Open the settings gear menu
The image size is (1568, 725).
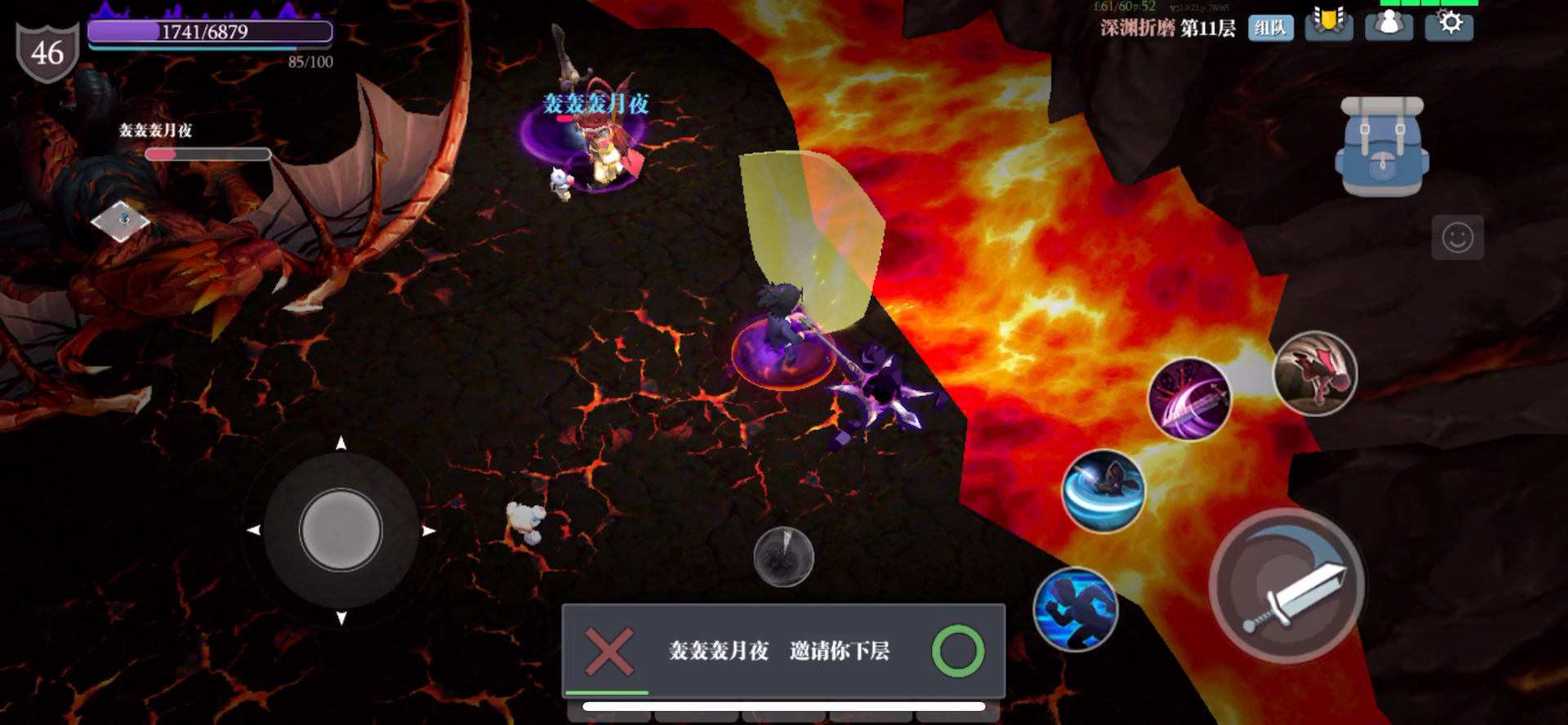1448,24
